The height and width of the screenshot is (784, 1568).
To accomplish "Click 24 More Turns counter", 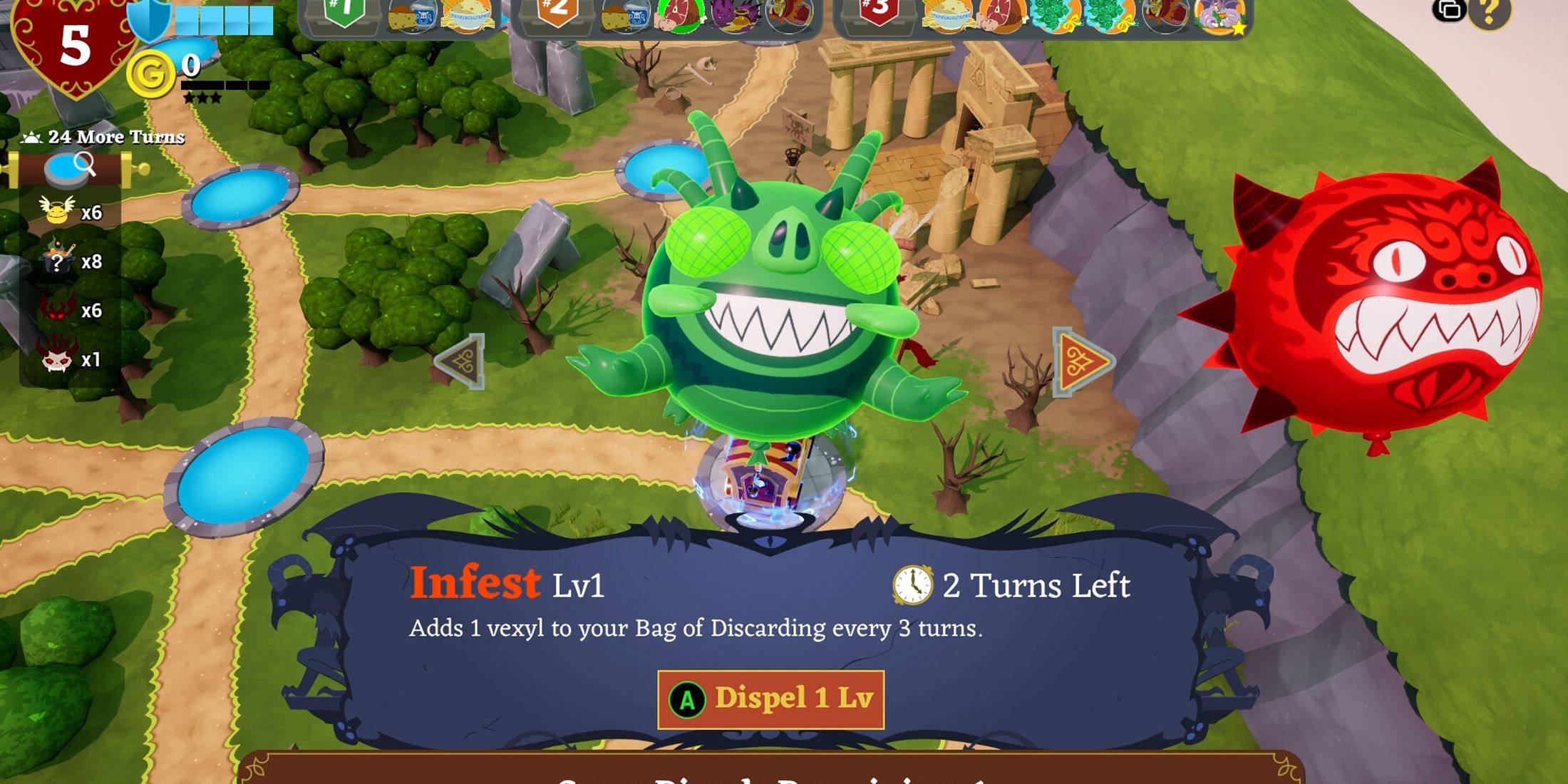I will point(107,138).
